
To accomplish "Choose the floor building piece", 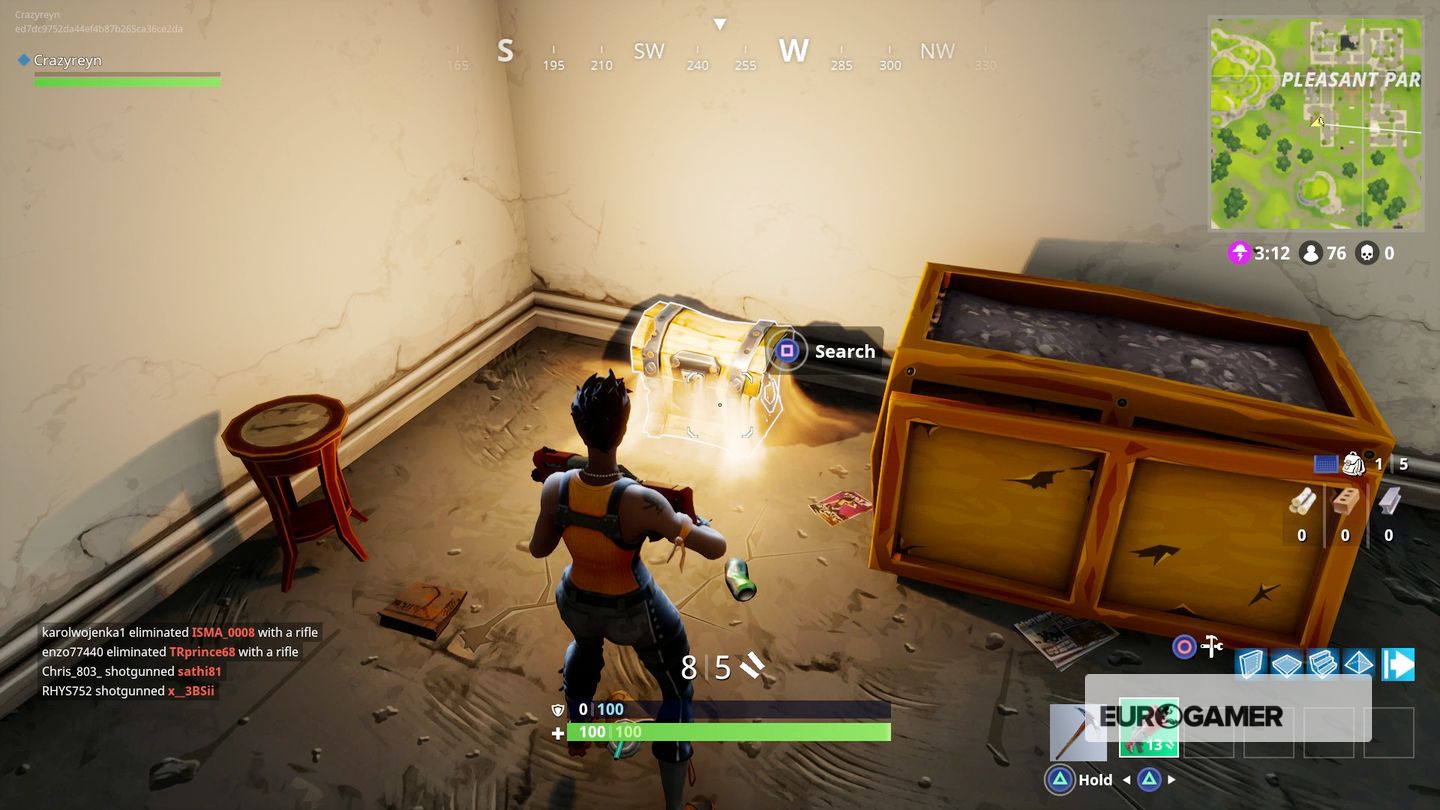I will pyautogui.click(x=1286, y=664).
